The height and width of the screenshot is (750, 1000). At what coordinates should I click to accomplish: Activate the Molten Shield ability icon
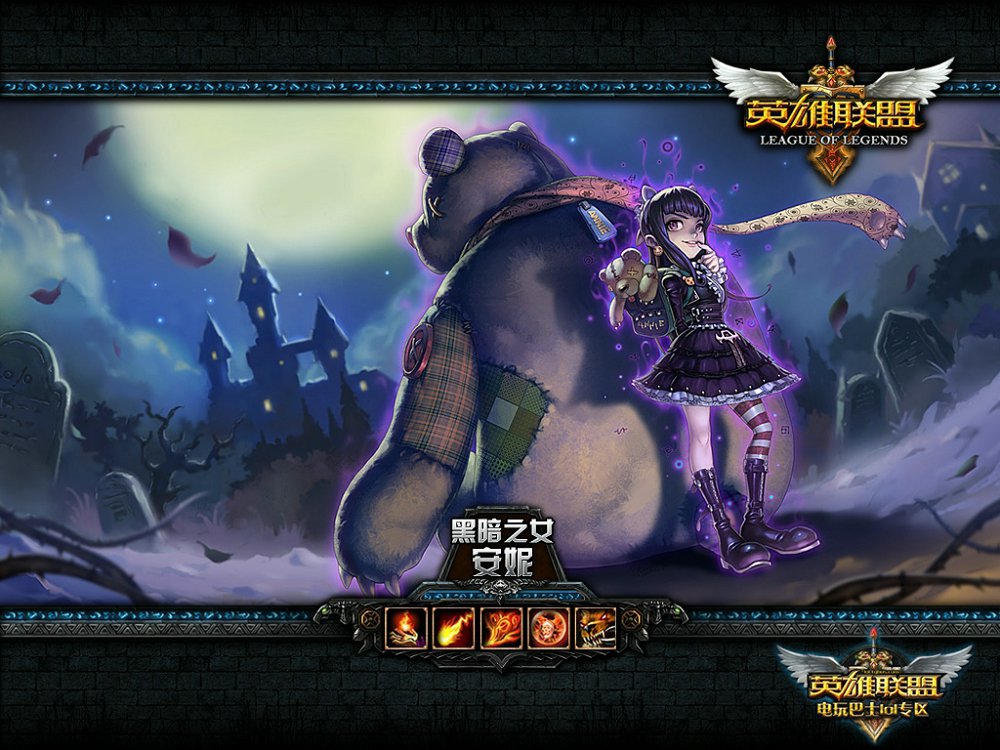tap(549, 627)
